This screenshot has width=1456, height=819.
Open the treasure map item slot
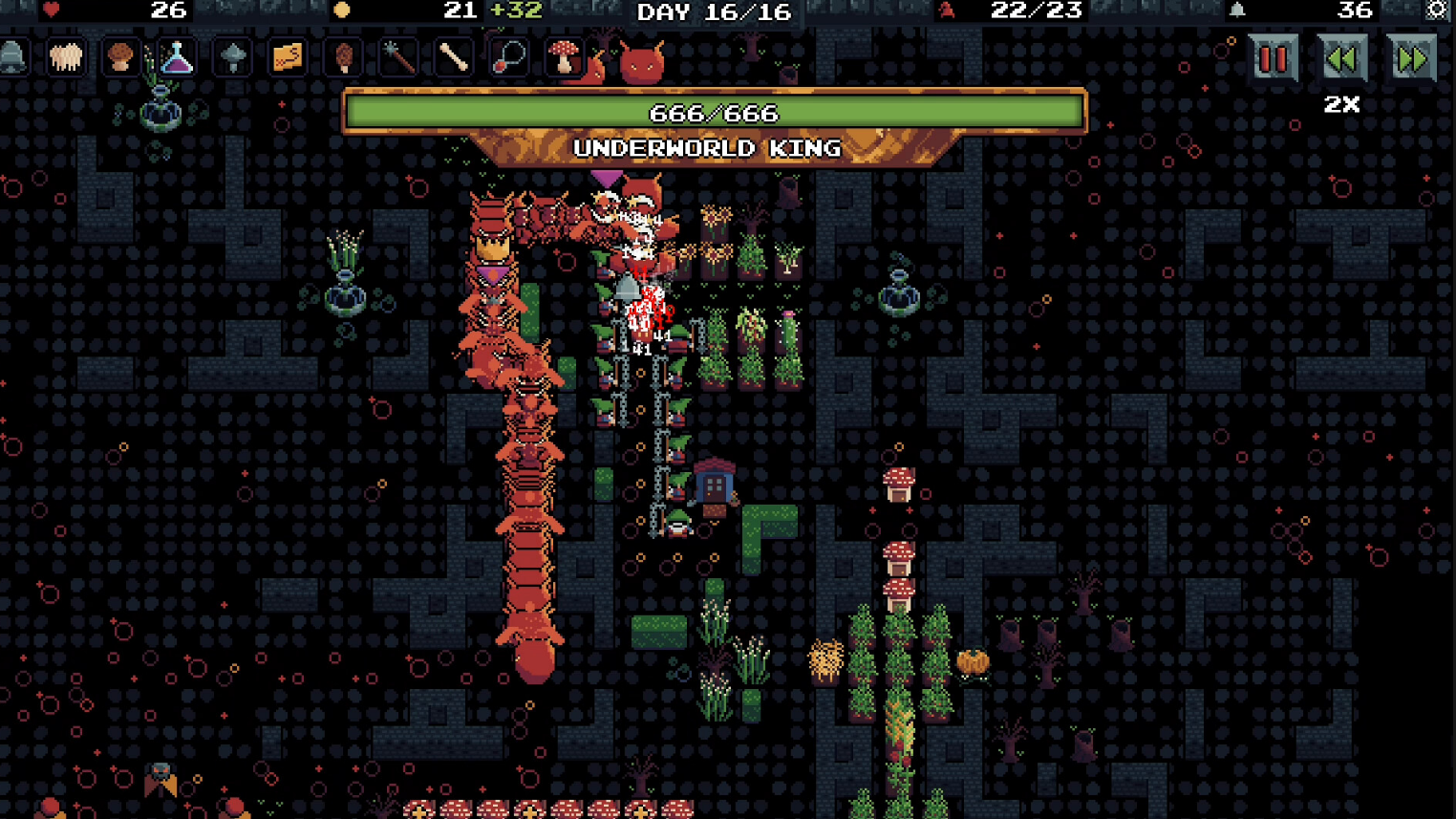click(285, 57)
